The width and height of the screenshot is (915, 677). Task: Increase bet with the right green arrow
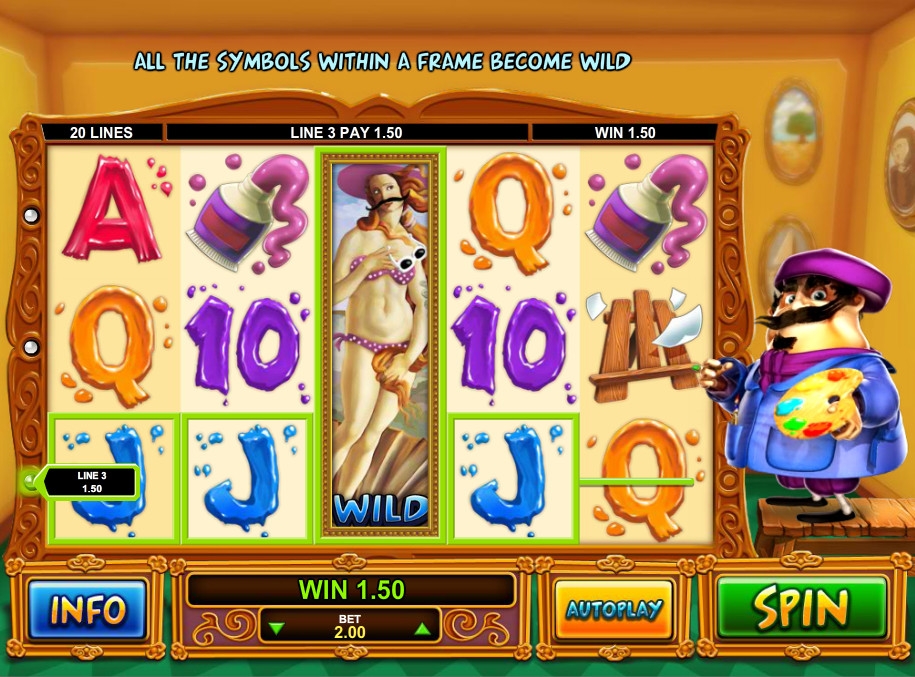(422, 630)
